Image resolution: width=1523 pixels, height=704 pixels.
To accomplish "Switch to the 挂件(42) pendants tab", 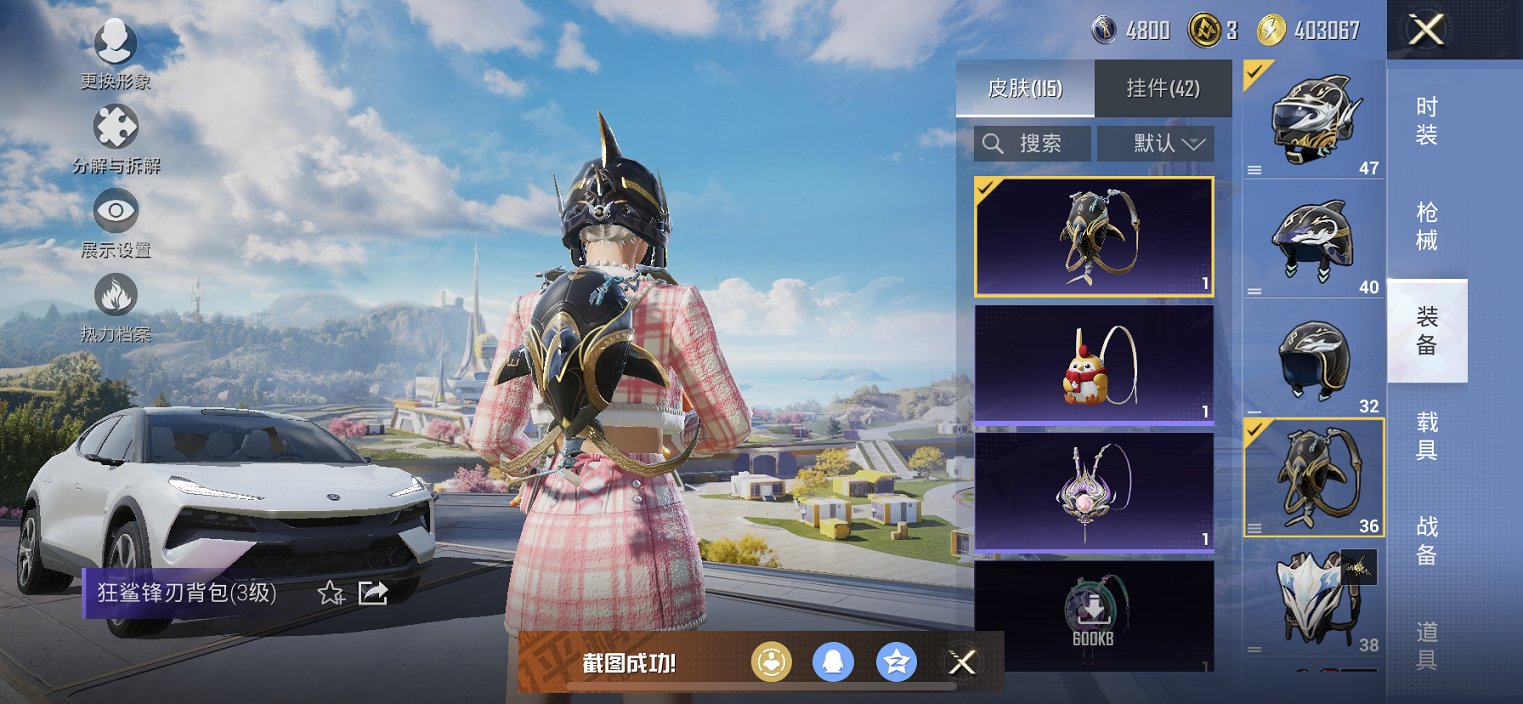I will pyautogui.click(x=1163, y=88).
